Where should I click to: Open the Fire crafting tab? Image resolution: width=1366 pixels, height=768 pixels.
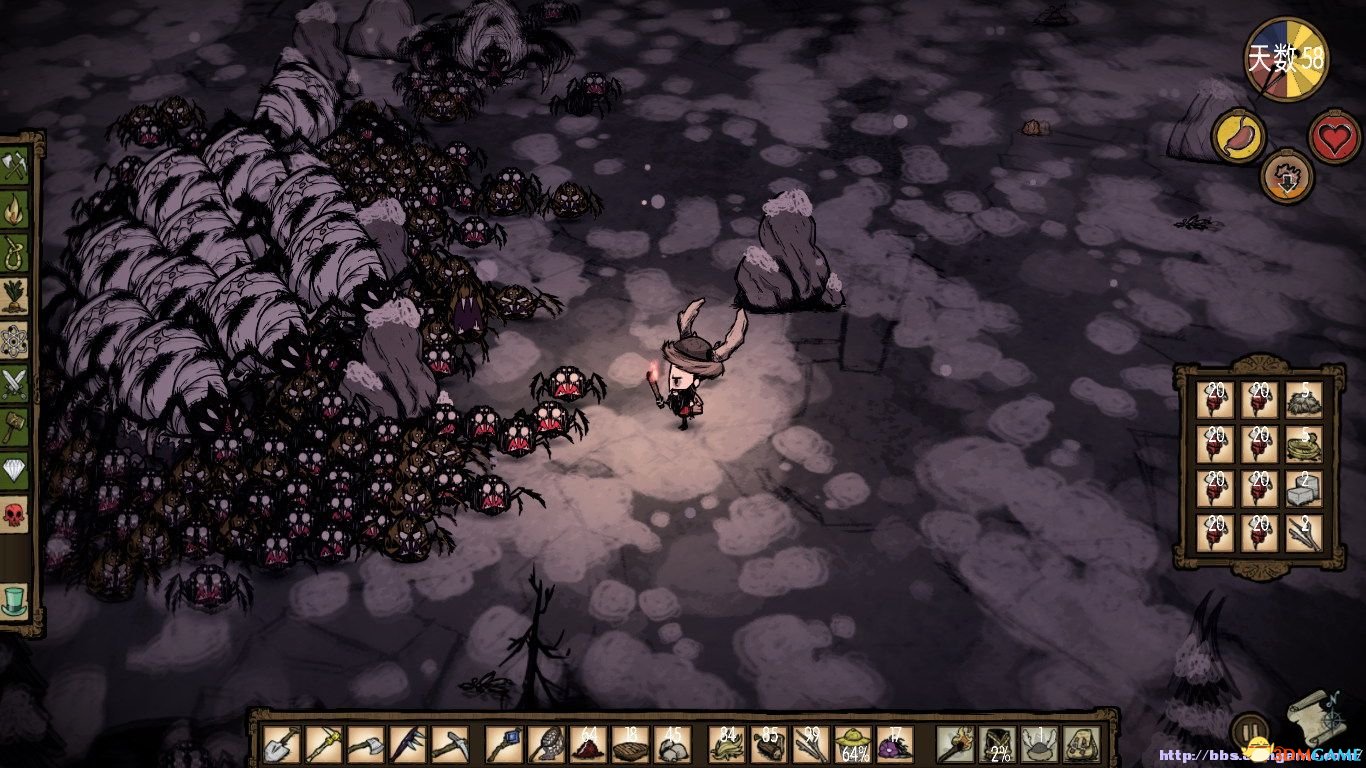(x=16, y=208)
